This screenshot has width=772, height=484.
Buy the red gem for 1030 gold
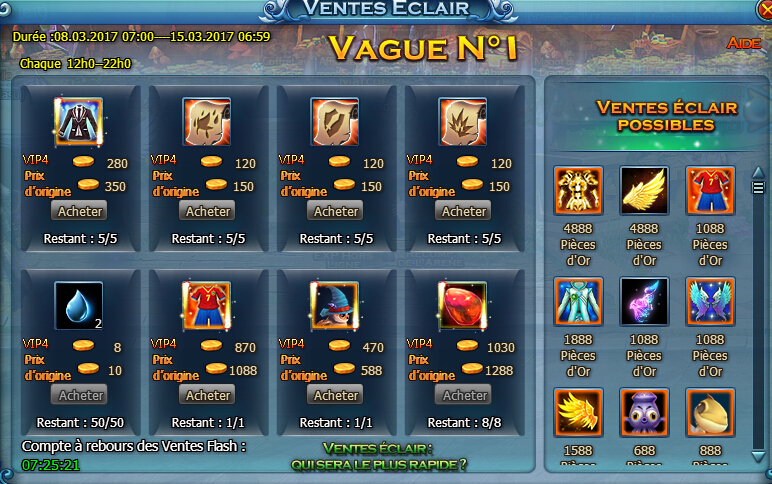coord(464,395)
